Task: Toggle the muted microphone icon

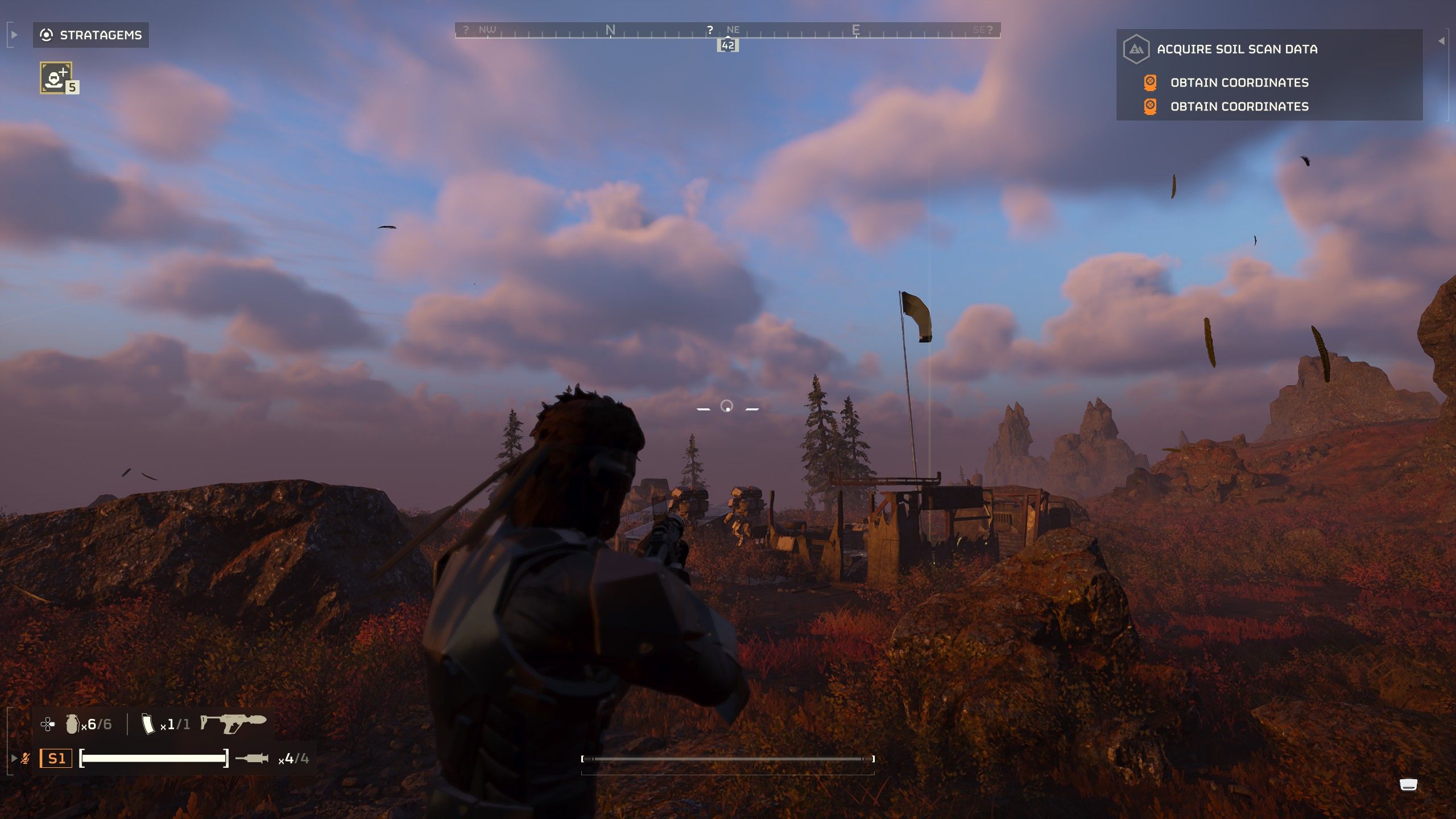Action: pos(26,758)
